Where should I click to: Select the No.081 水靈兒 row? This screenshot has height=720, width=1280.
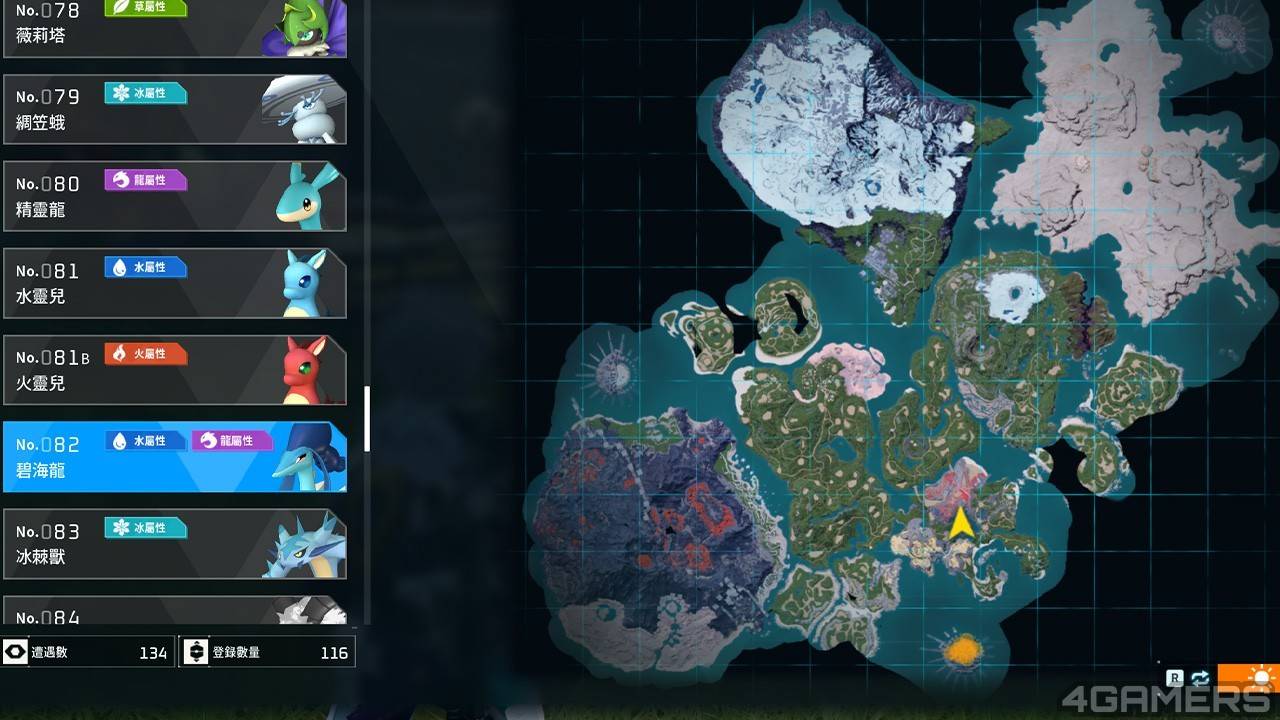pos(175,283)
